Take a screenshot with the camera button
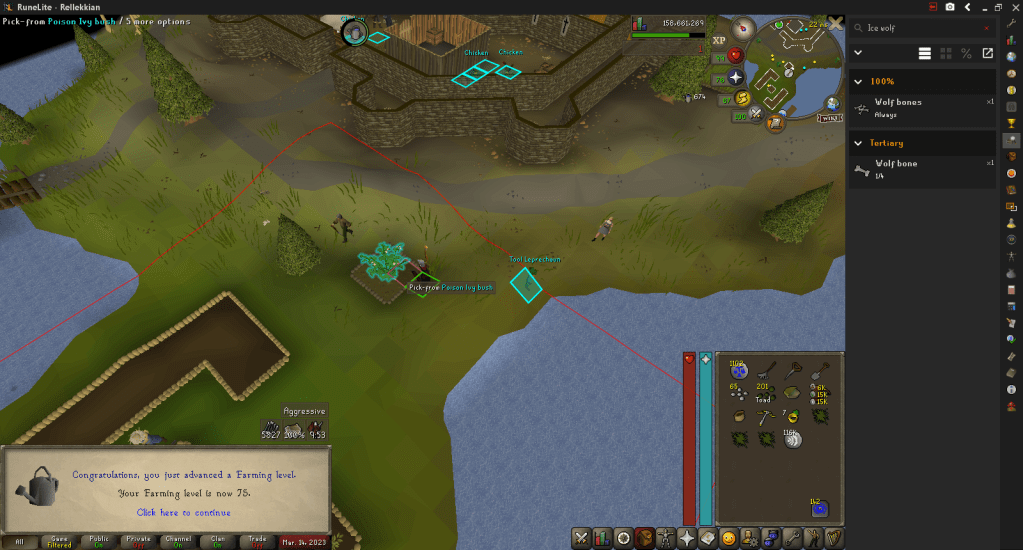This screenshot has height=550, width=1023. 949,7
